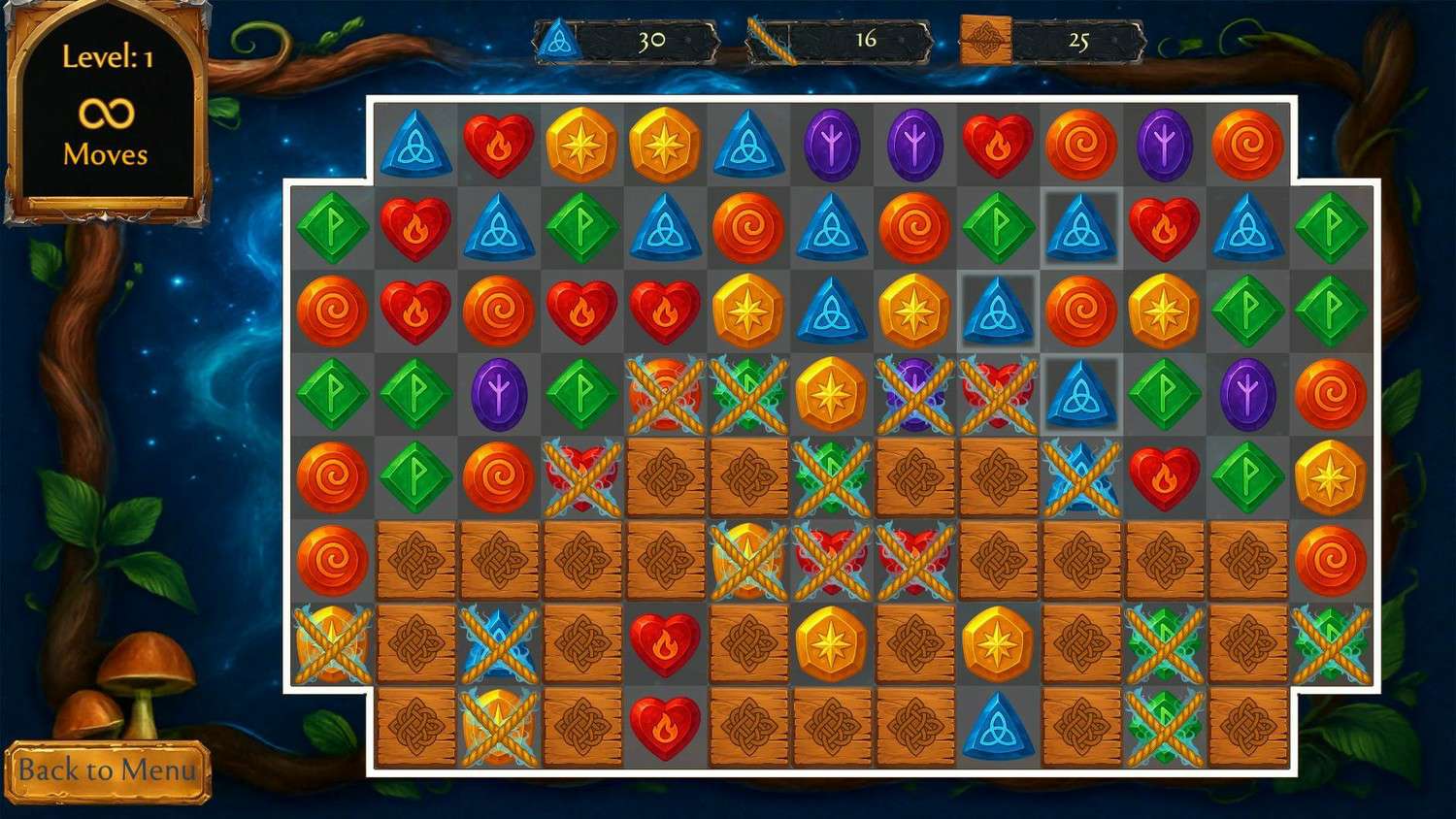
Task: Click the Back to Menu button
Action: pos(107,771)
